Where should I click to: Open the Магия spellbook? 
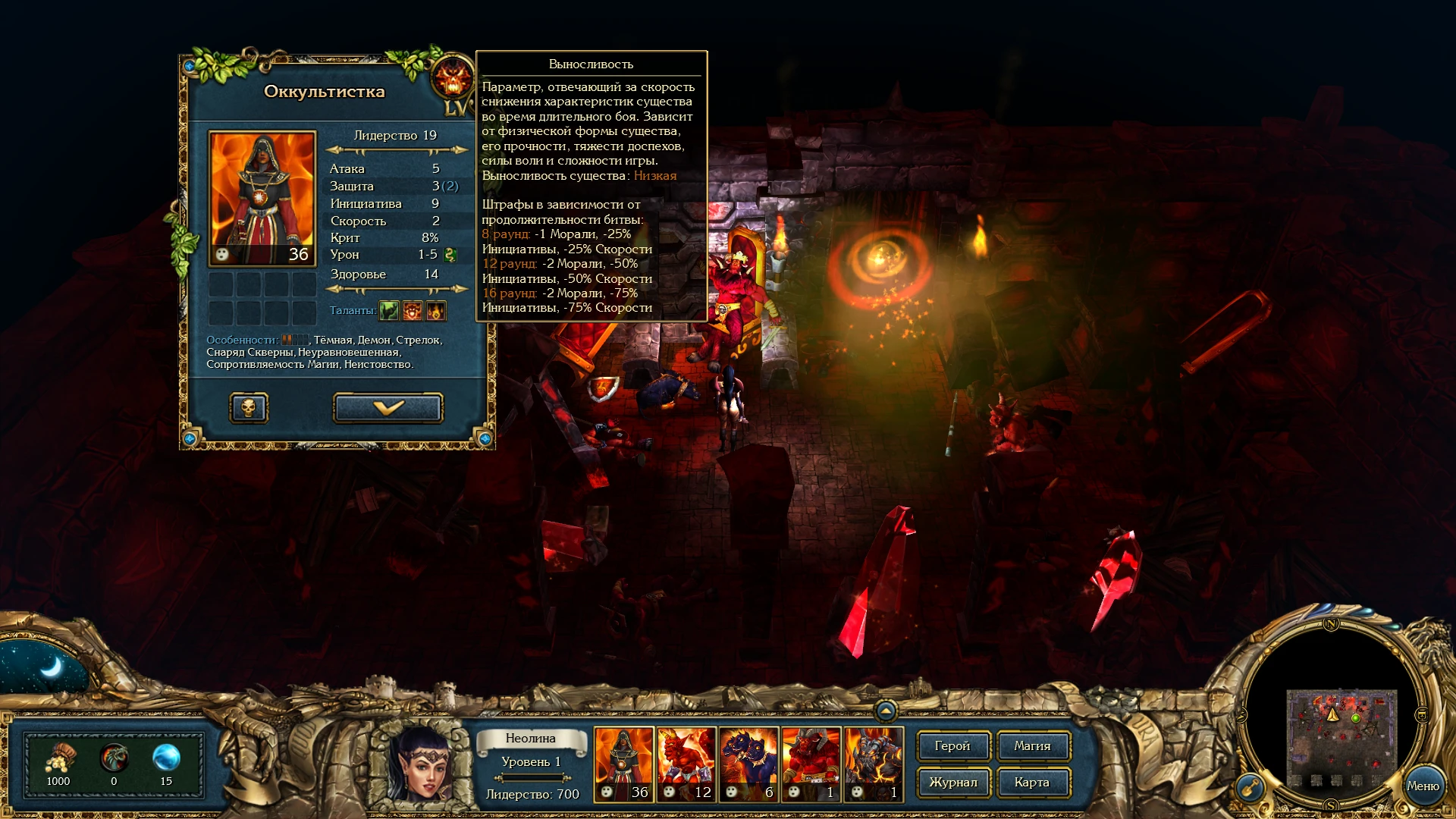(1033, 746)
